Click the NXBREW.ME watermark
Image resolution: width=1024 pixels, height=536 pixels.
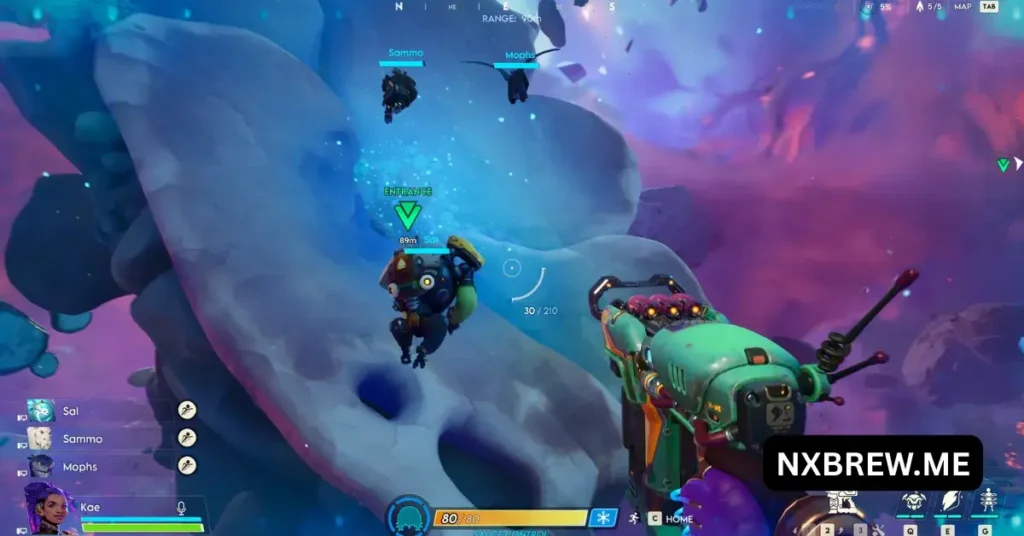(872, 463)
